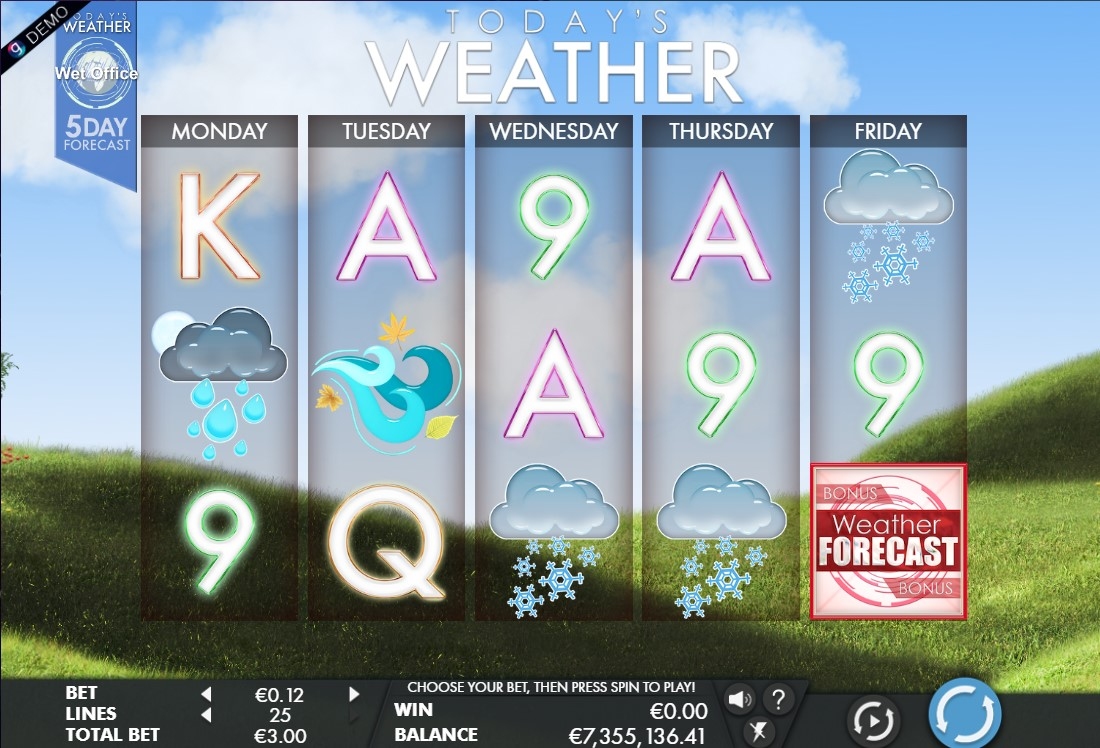The height and width of the screenshot is (748, 1100).
Task: Open the help question mark
Action: 778,699
